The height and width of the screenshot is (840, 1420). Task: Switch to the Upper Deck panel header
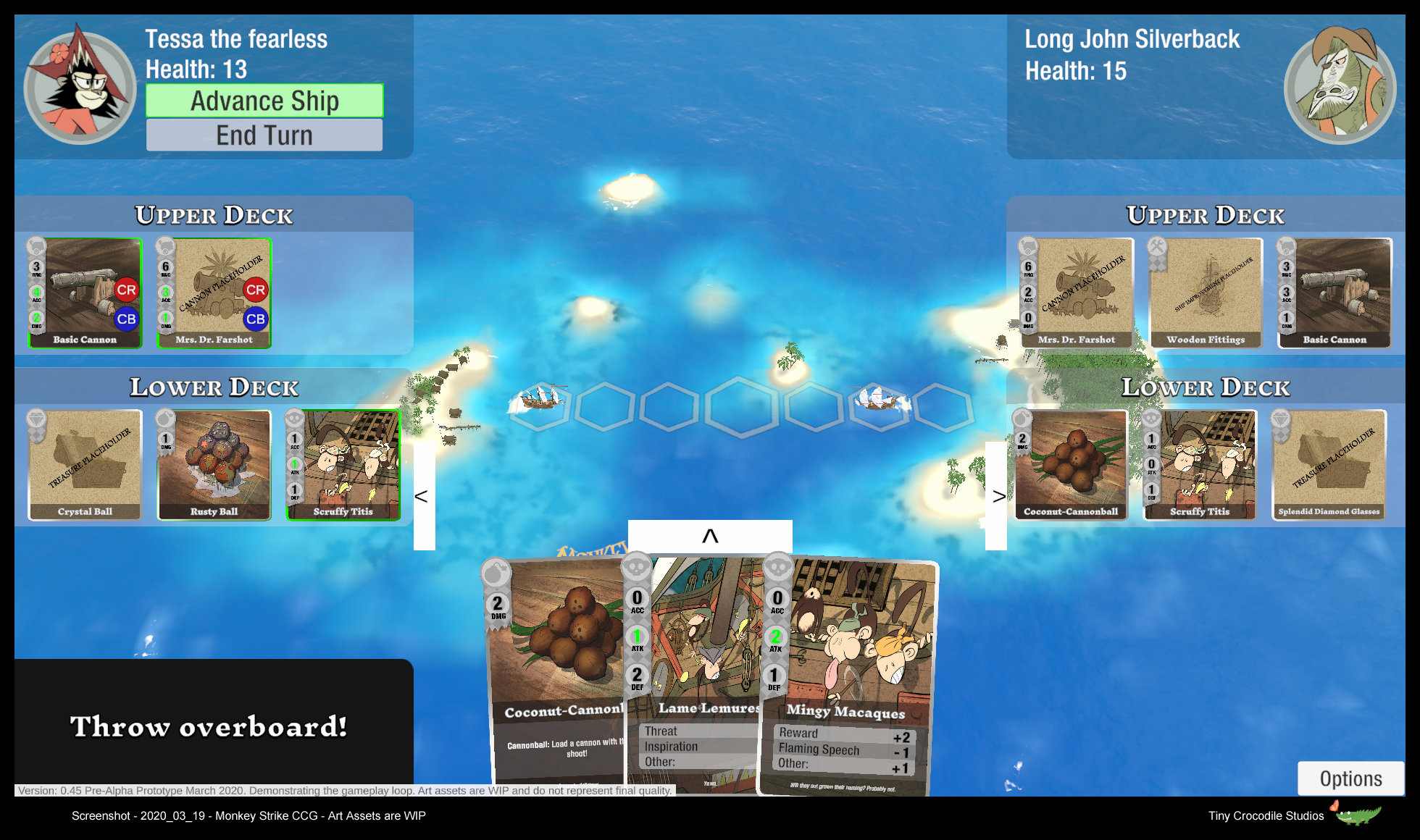(213, 215)
